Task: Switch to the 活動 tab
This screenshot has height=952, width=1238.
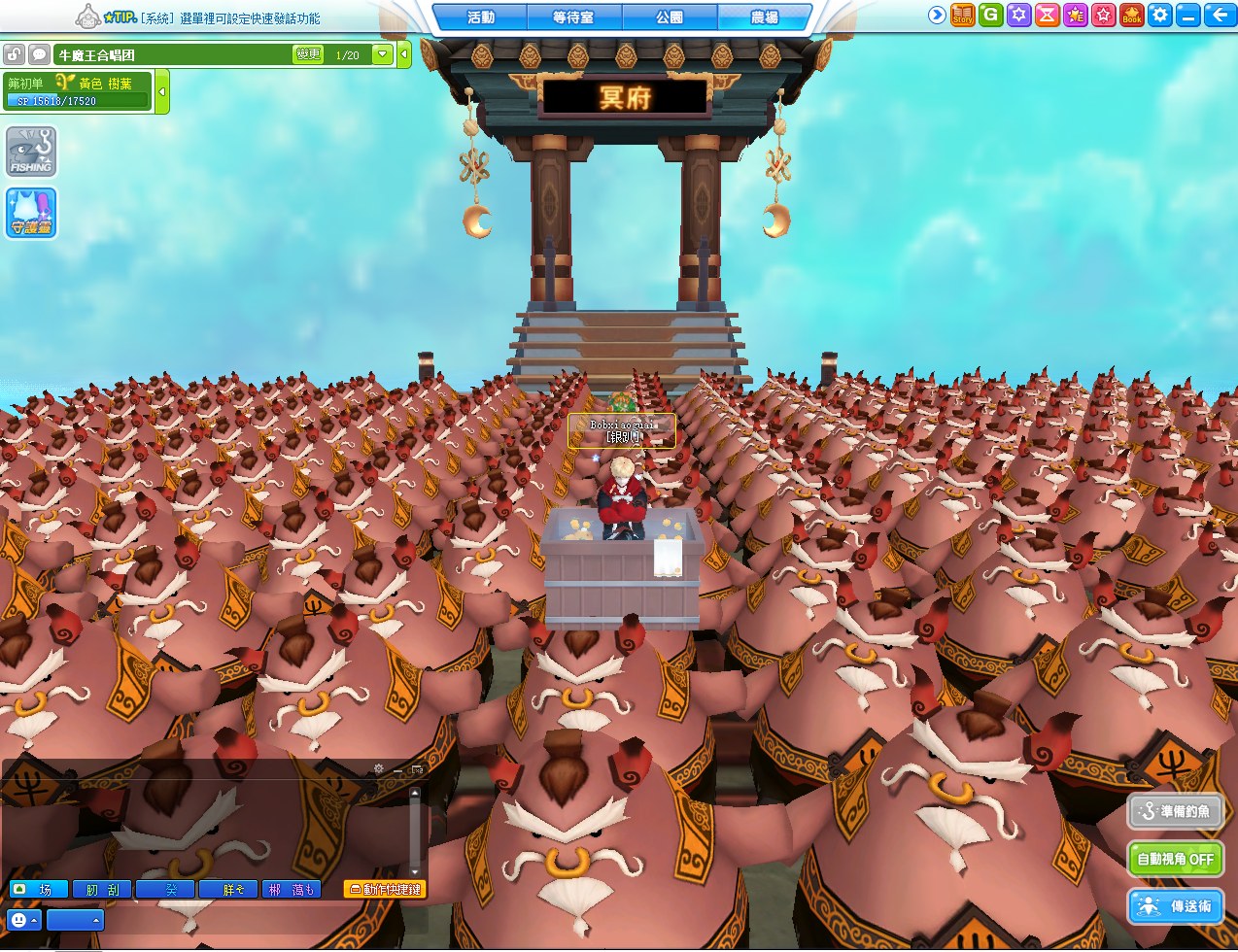Action: (x=480, y=17)
